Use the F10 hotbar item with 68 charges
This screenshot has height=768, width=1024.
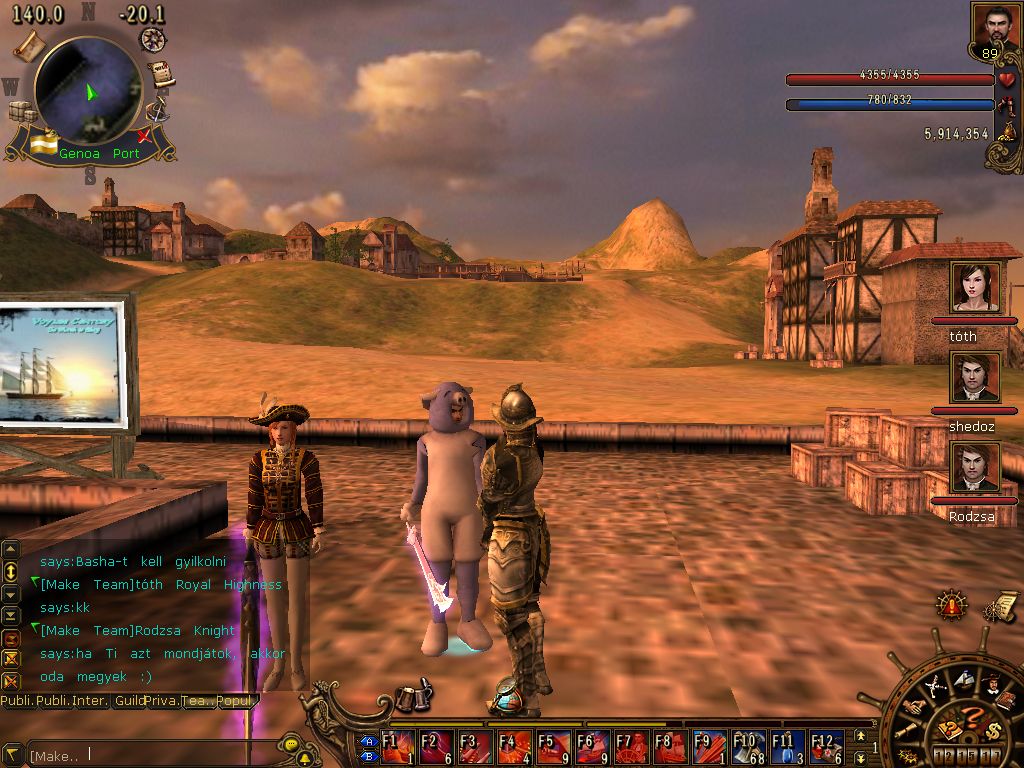(747, 746)
